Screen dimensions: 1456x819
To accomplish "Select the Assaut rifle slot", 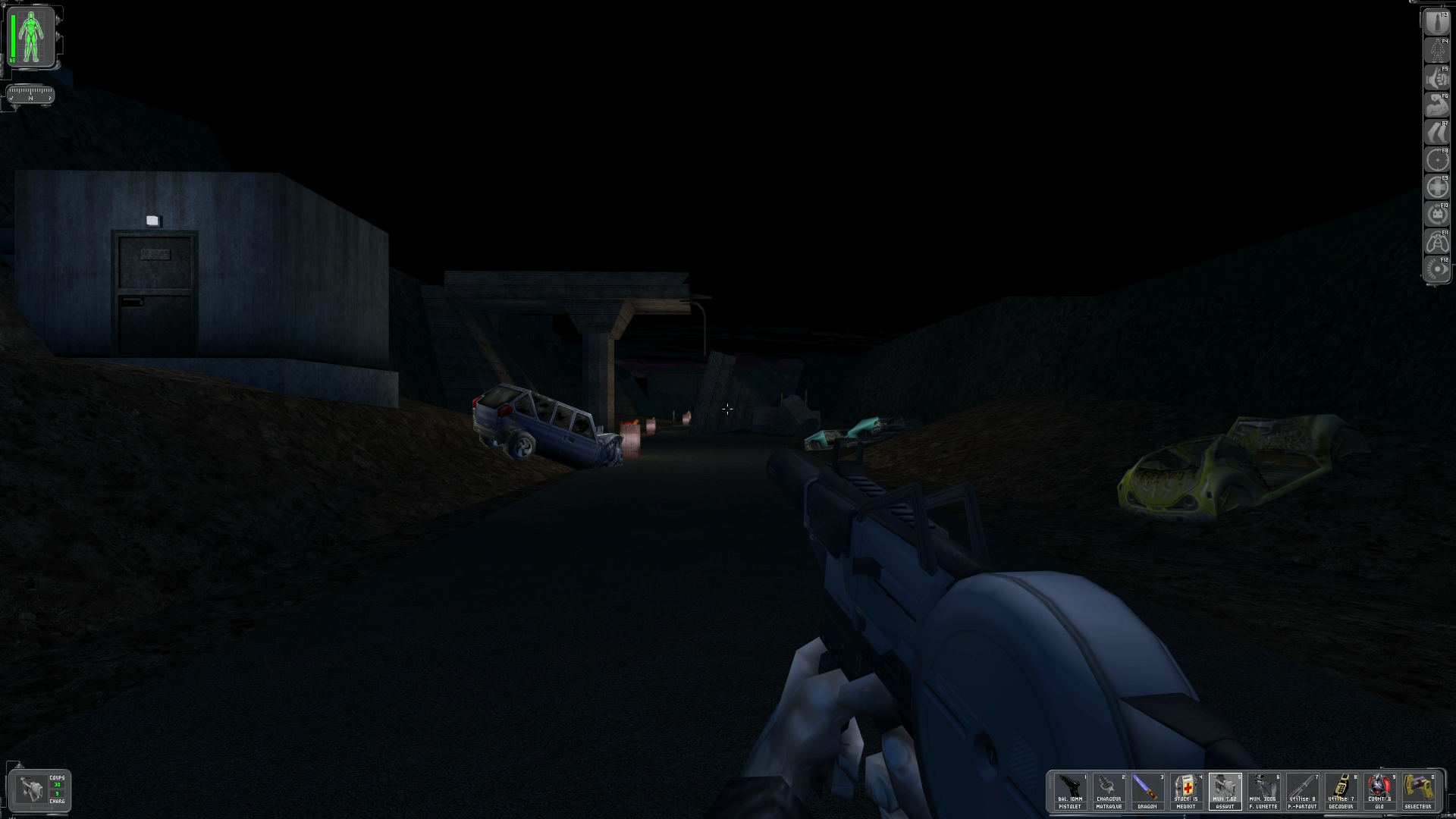I will [1225, 792].
